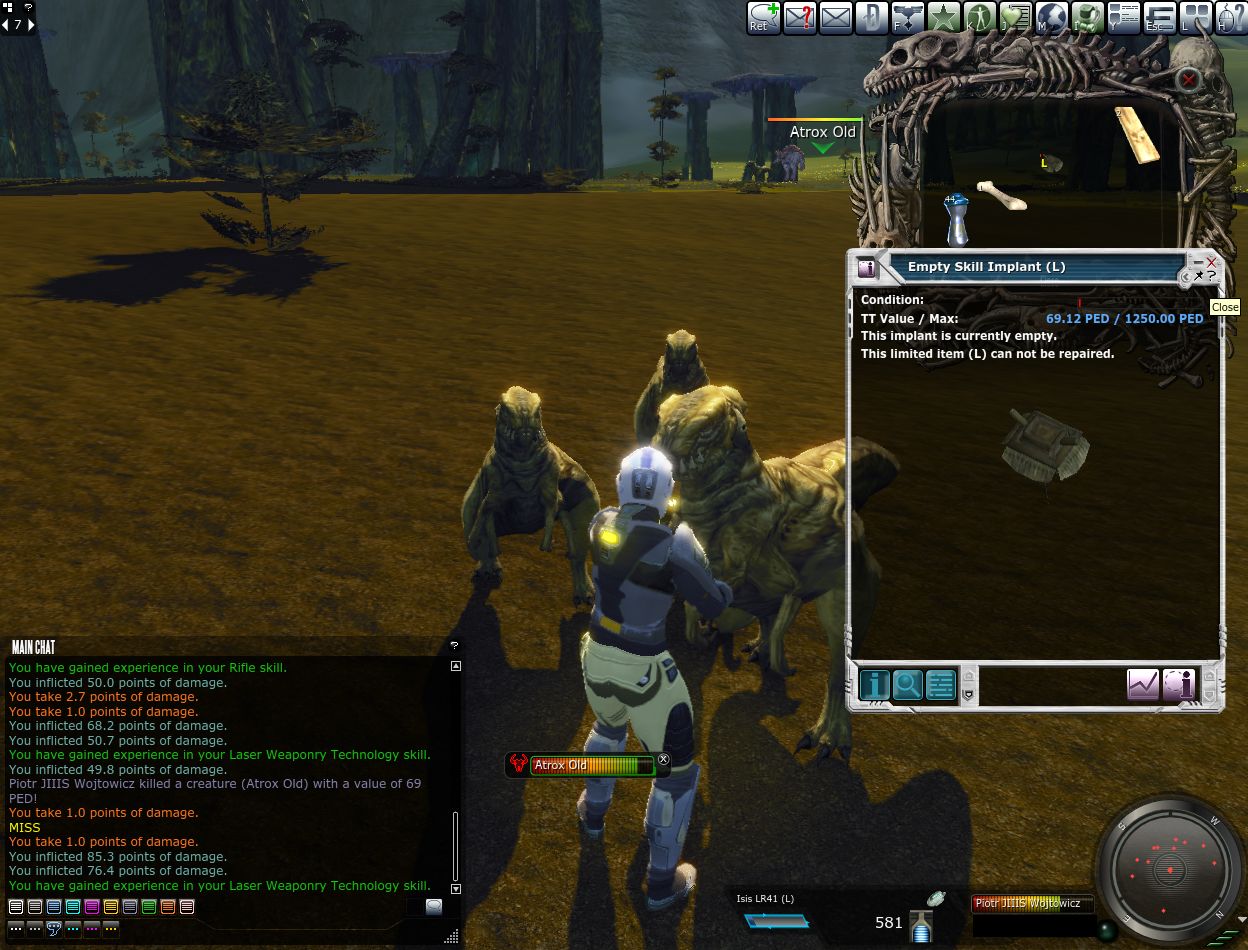Click the magnifying glass button in item window
1248x950 pixels.
coord(907,684)
